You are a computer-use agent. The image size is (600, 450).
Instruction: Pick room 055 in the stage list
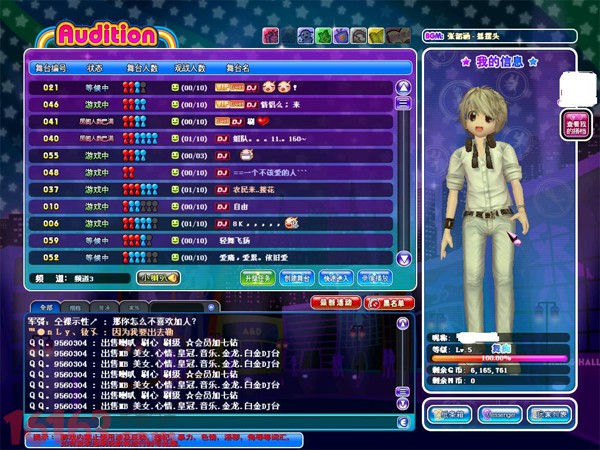tap(200, 155)
